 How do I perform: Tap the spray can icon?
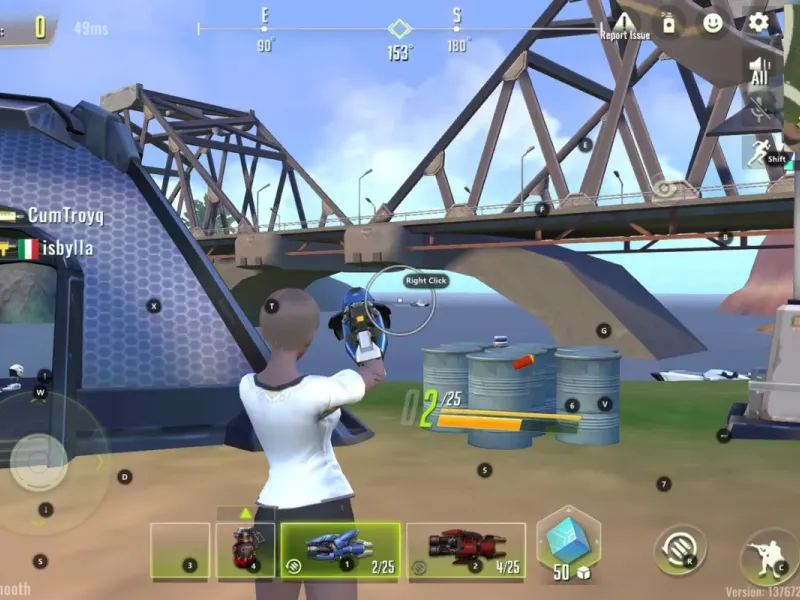point(669,24)
